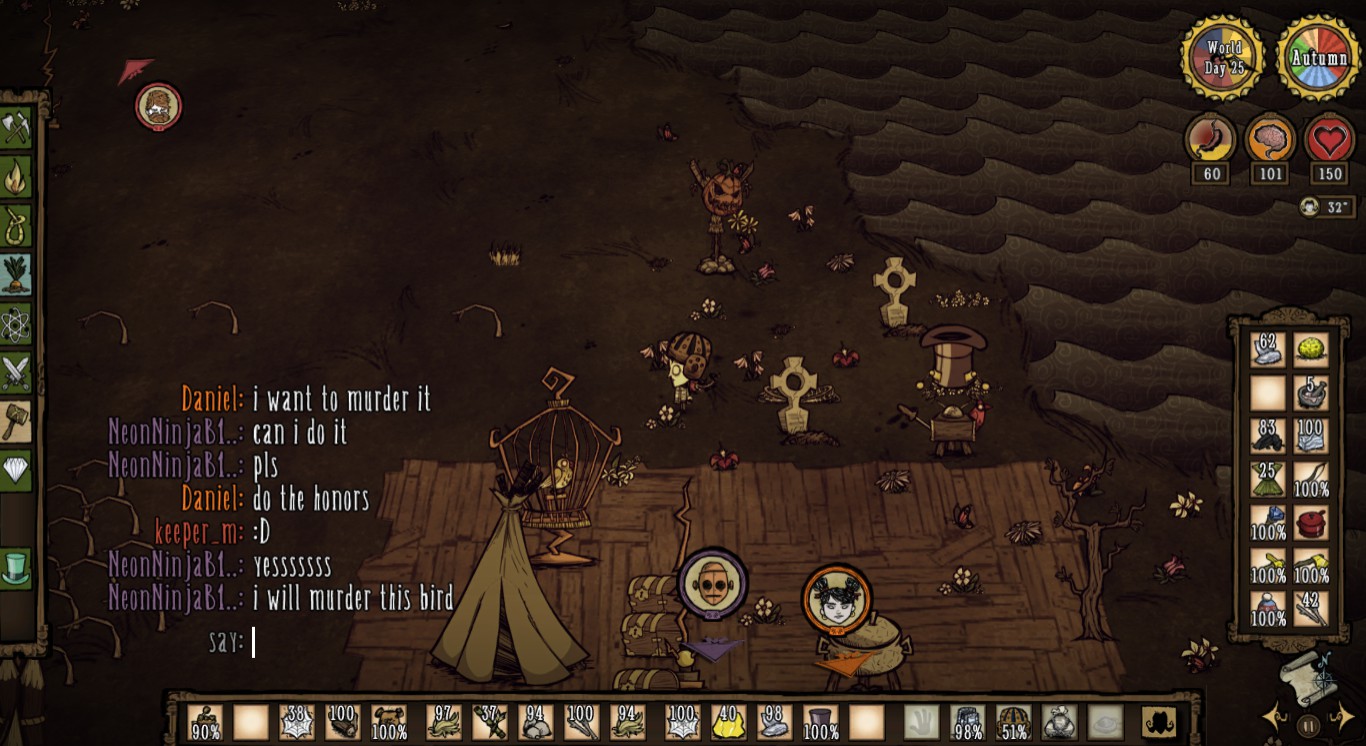Open the Refine tab with diamond icon

pos(16,469)
